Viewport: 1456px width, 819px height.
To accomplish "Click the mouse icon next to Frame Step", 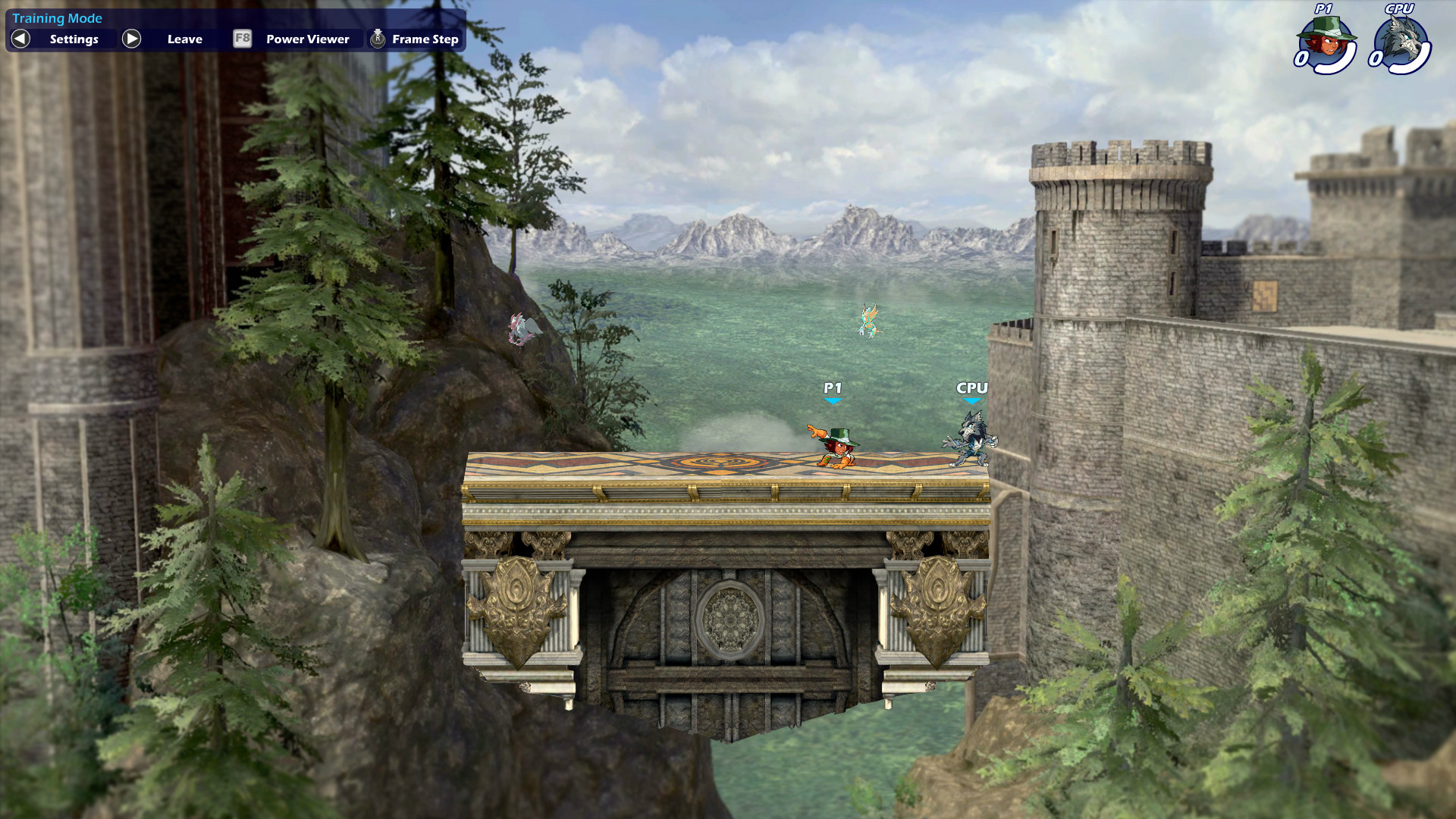I will [376, 39].
